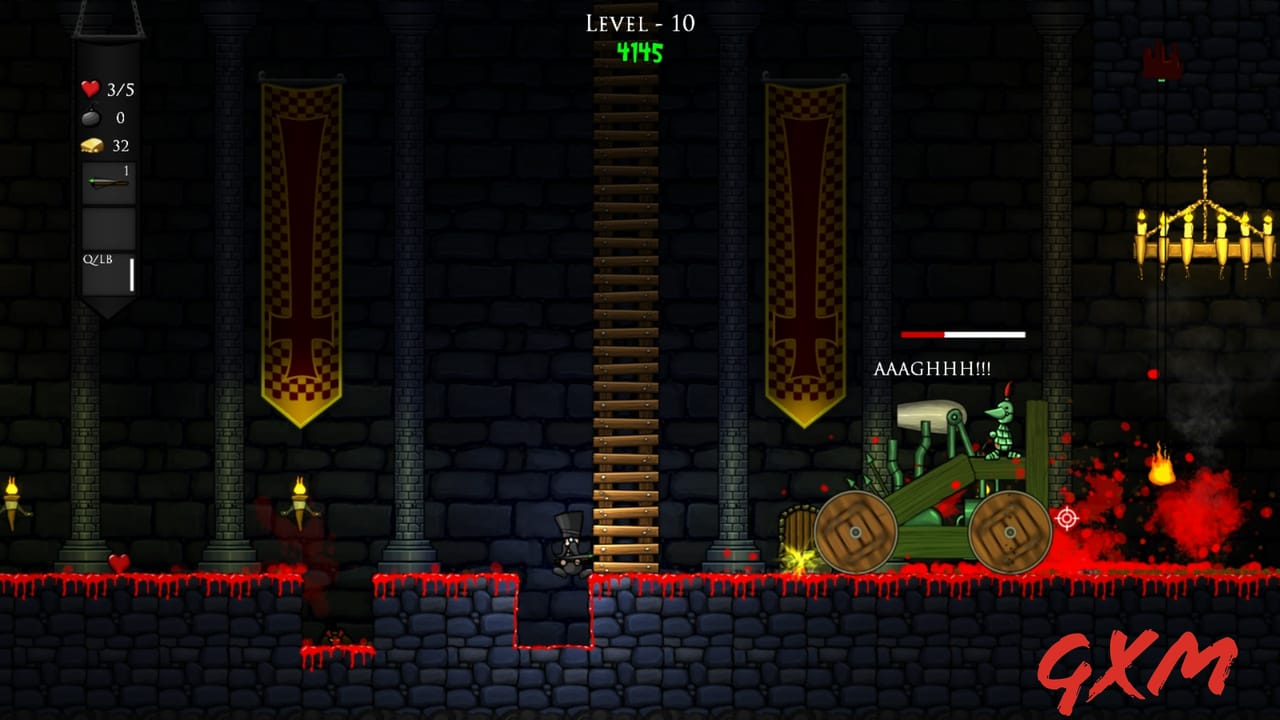Toggle the wooden barrel near the catapult
1280x720 pixels.
[x=796, y=530]
